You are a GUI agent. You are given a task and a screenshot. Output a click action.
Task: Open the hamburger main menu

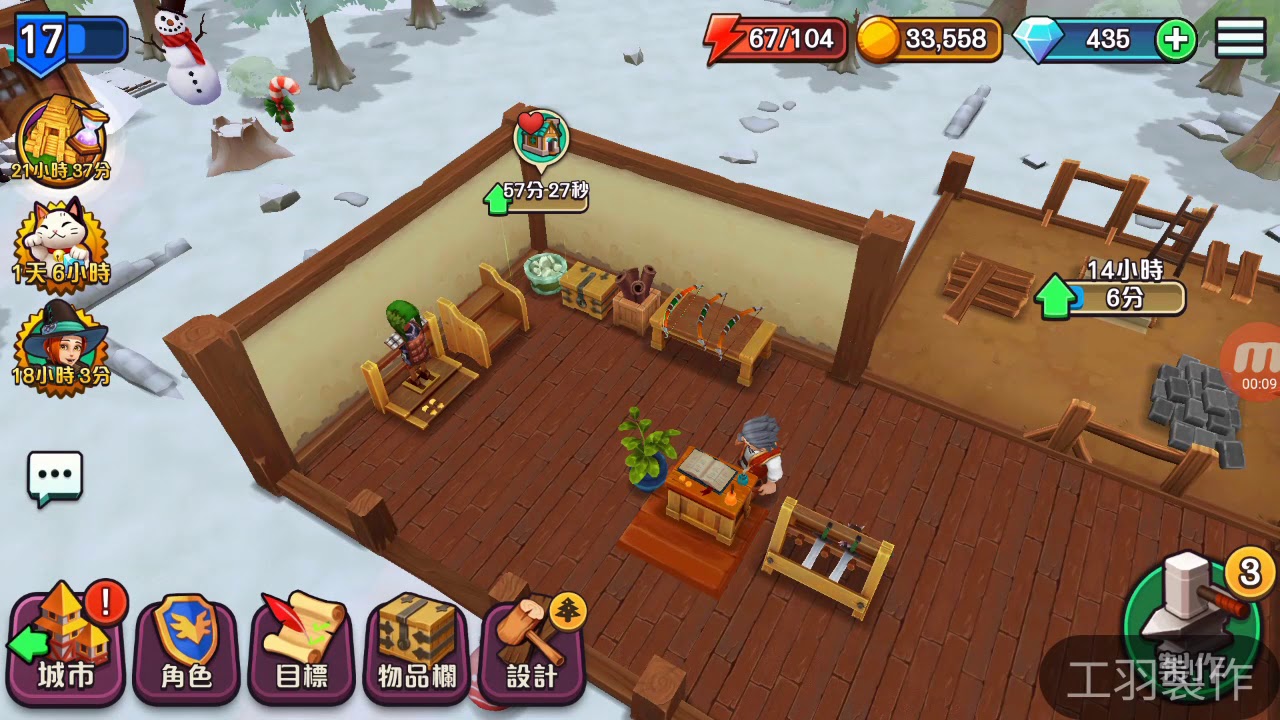click(1240, 39)
